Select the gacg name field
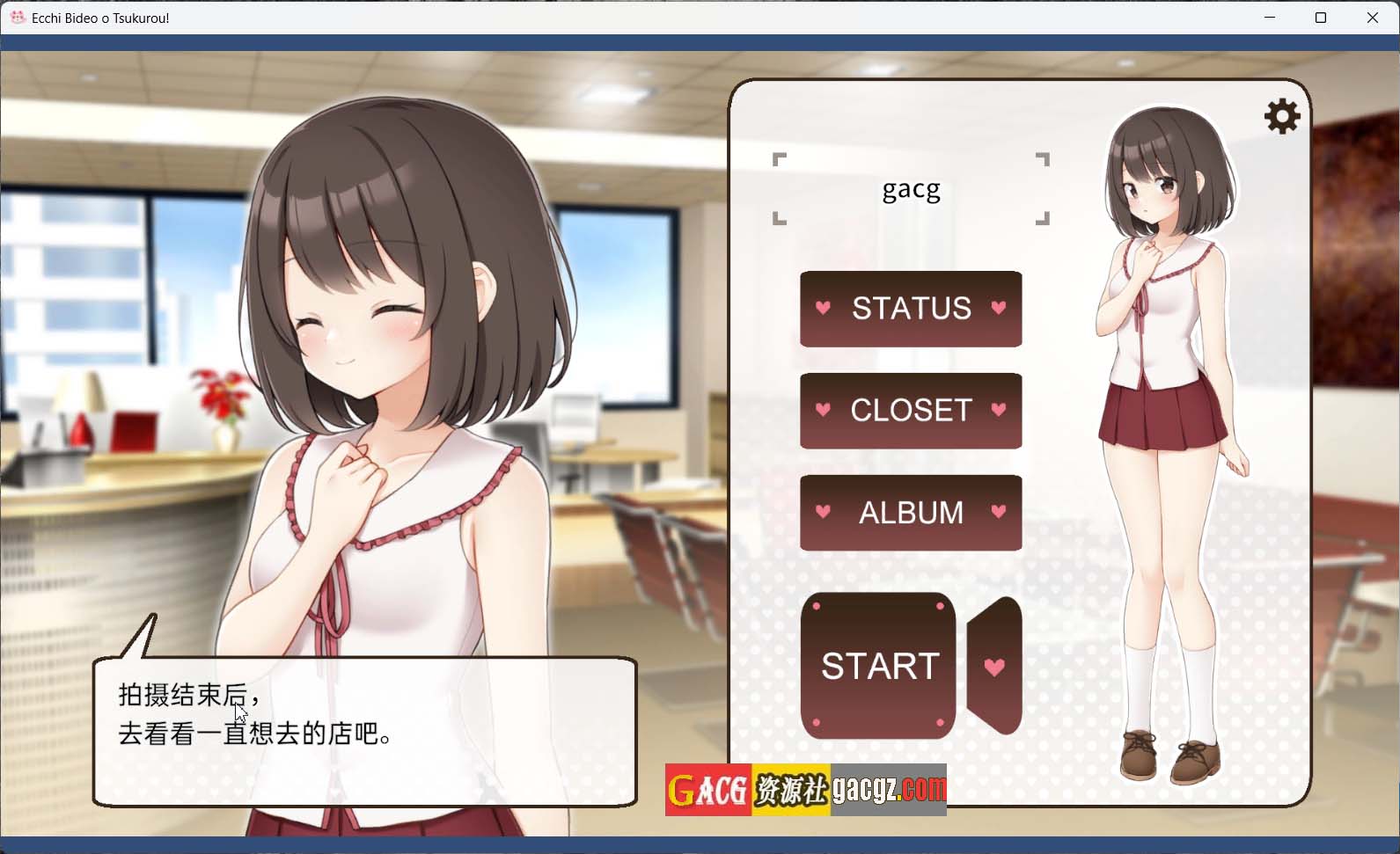 click(911, 189)
